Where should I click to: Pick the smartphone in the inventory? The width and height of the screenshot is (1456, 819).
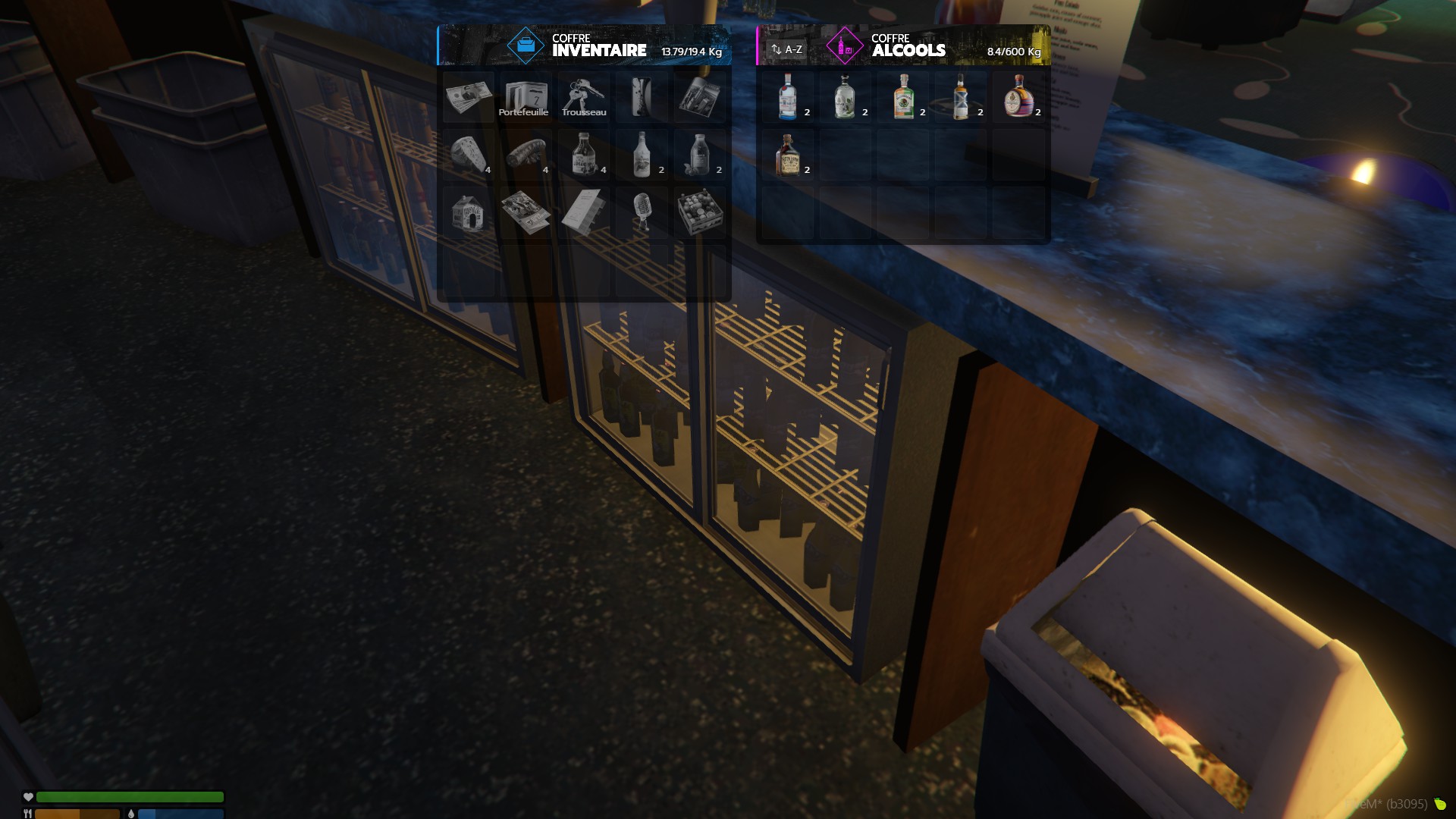[642, 96]
